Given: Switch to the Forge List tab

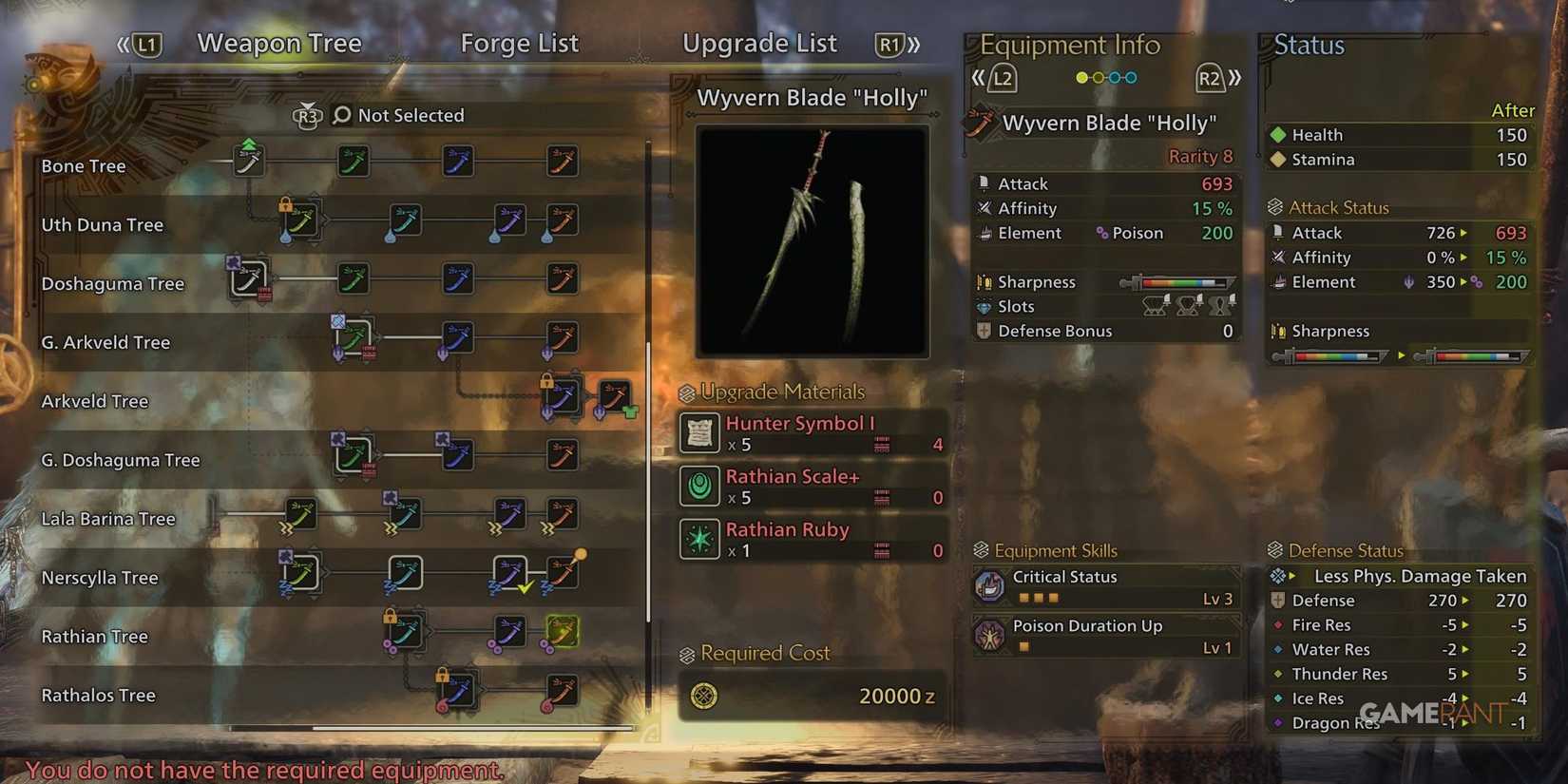Looking at the screenshot, I should tap(519, 43).
